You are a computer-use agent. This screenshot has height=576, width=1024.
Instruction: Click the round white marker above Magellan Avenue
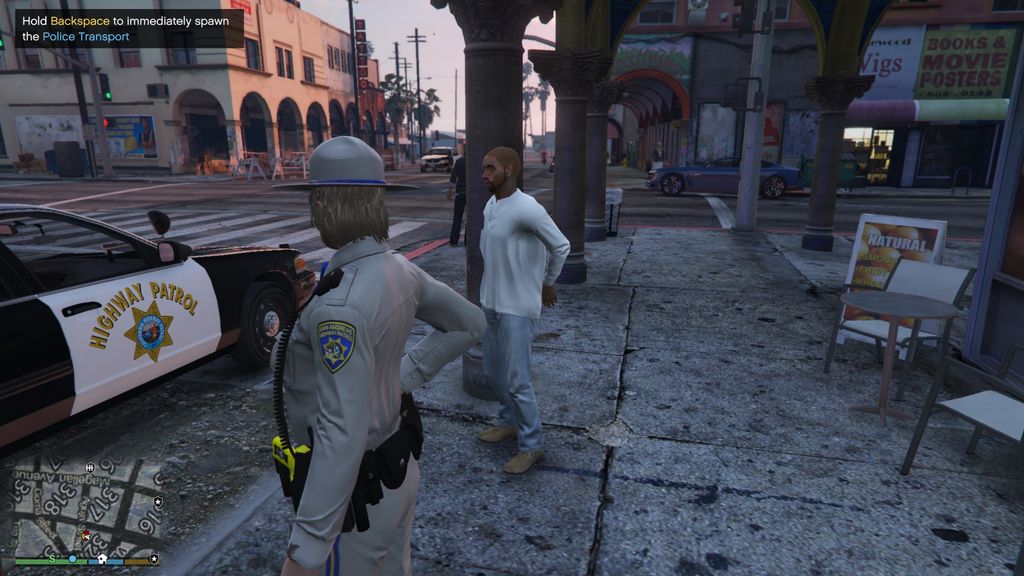pyautogui.click(x=90, y=467)
